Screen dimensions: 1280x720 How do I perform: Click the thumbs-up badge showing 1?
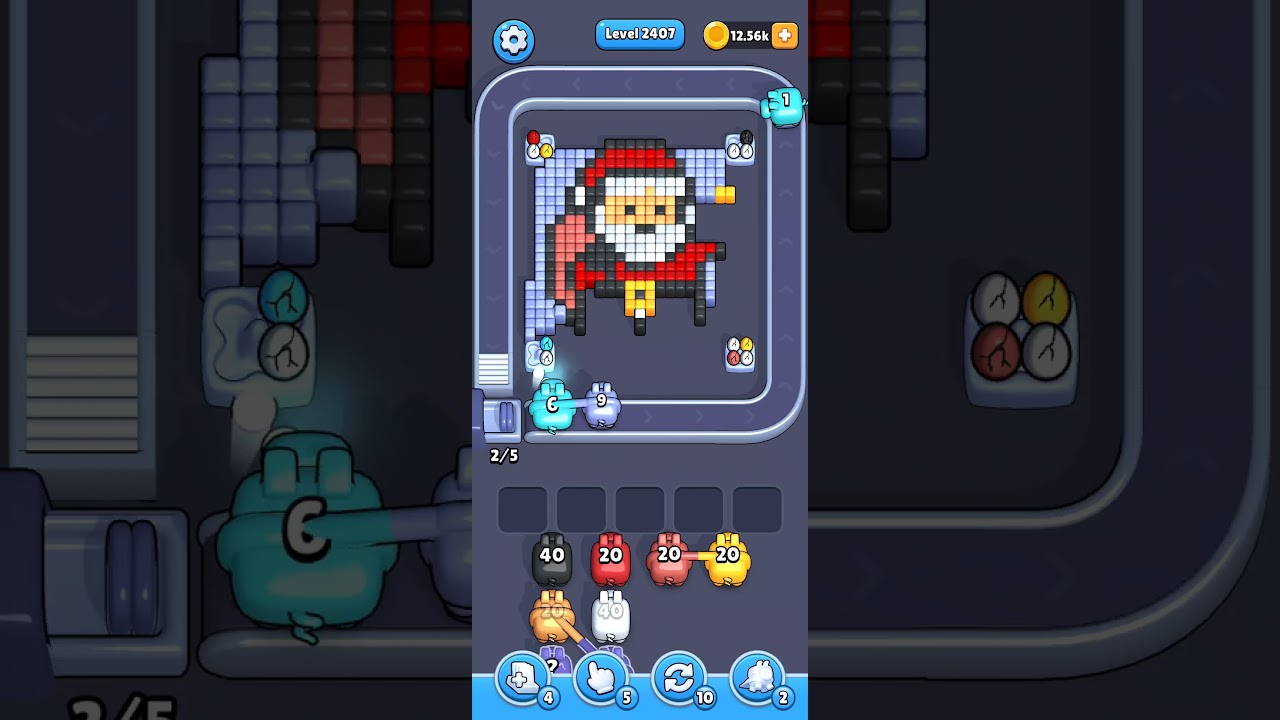[x=783, y=104]
